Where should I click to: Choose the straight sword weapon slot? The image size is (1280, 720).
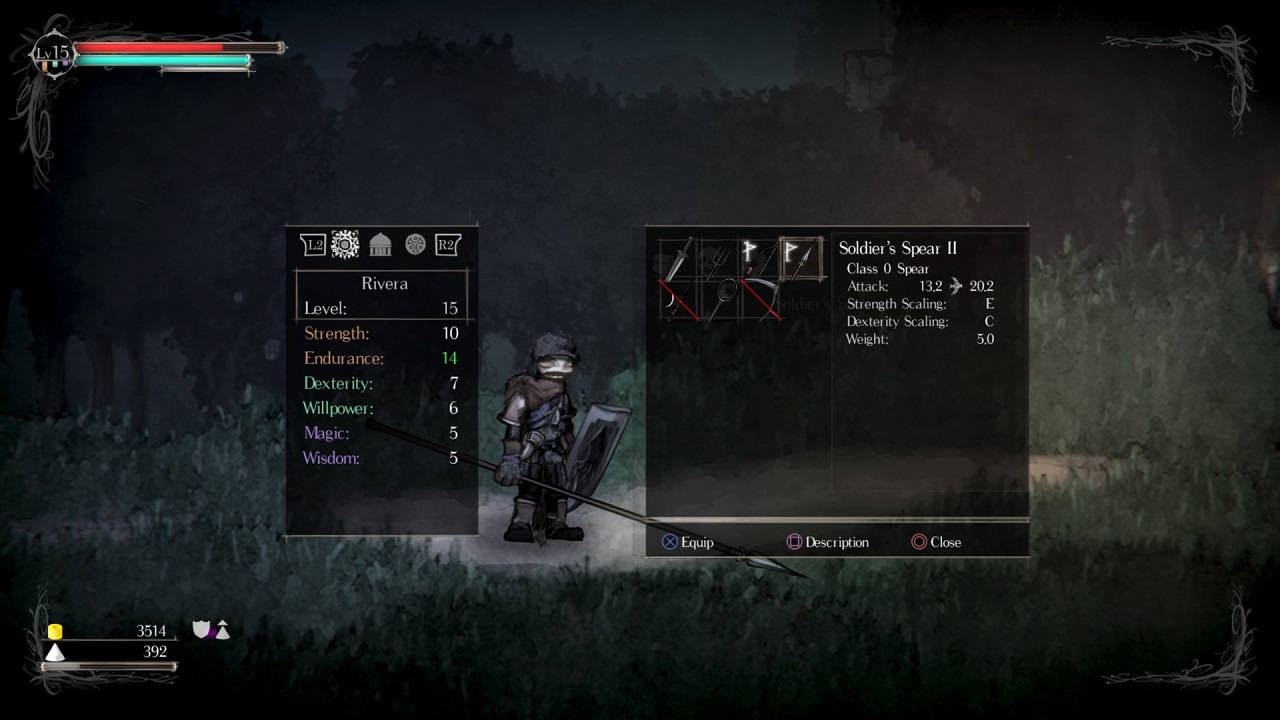tap(678, 259)
